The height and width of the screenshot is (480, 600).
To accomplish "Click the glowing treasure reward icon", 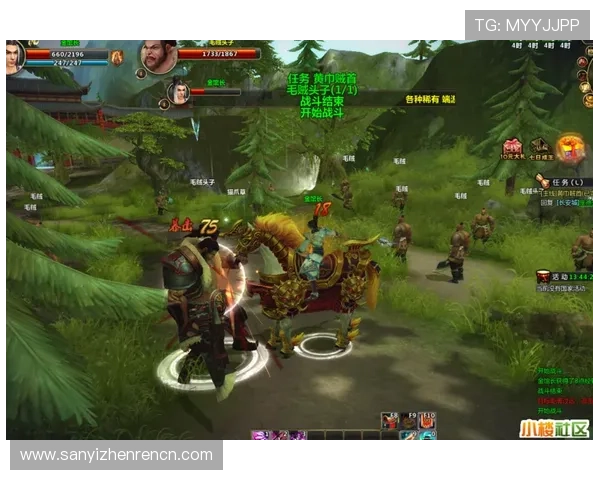I will (x=570, y=147).
